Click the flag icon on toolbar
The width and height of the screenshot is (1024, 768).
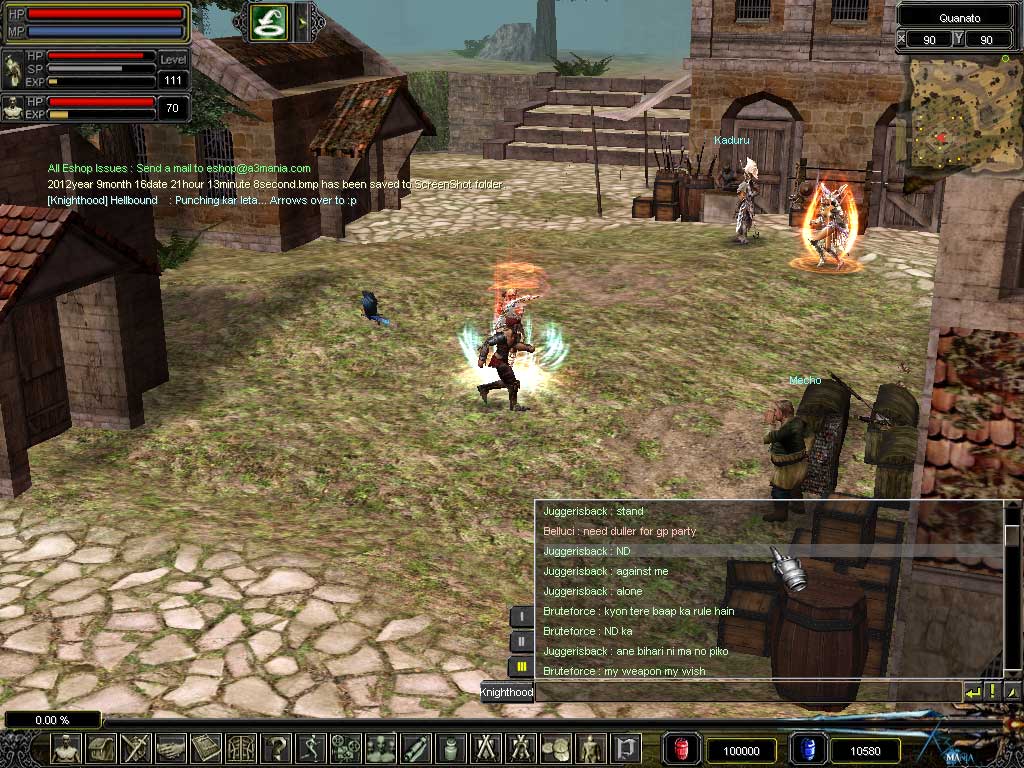pos(626,748)
